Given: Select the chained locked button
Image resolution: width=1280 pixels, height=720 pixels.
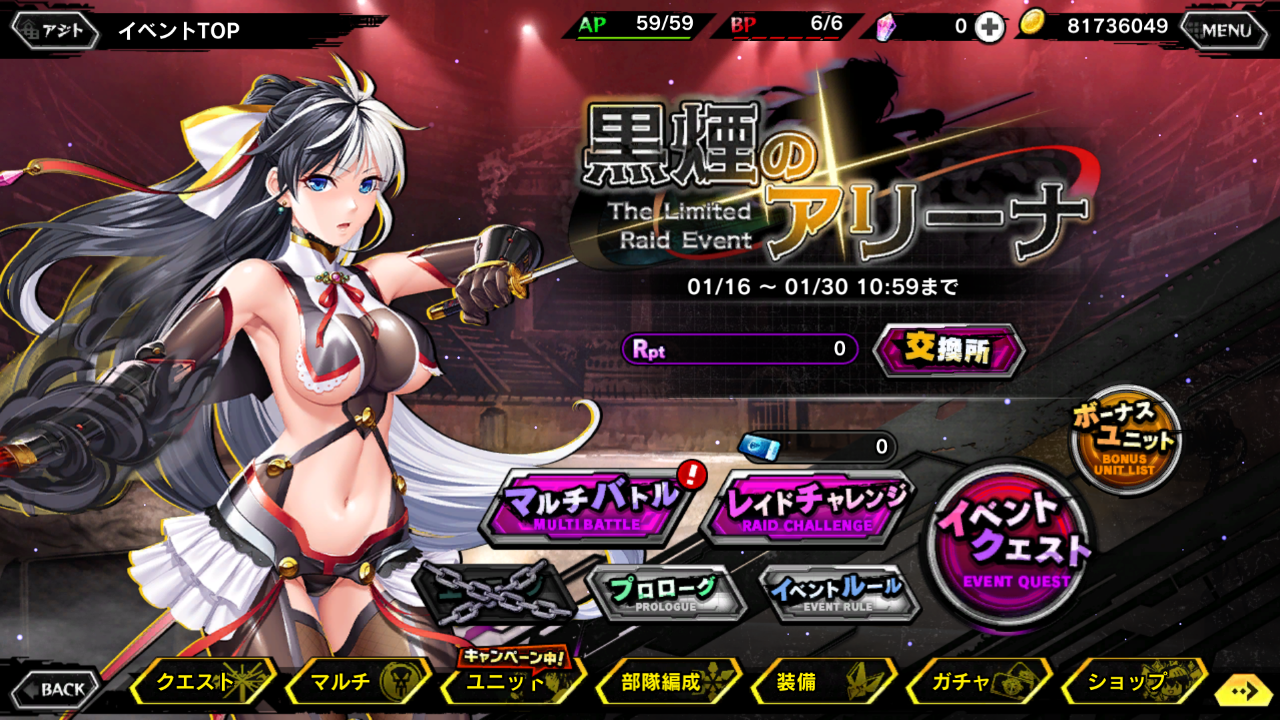Looking at the screenshot, I should 495,592.
